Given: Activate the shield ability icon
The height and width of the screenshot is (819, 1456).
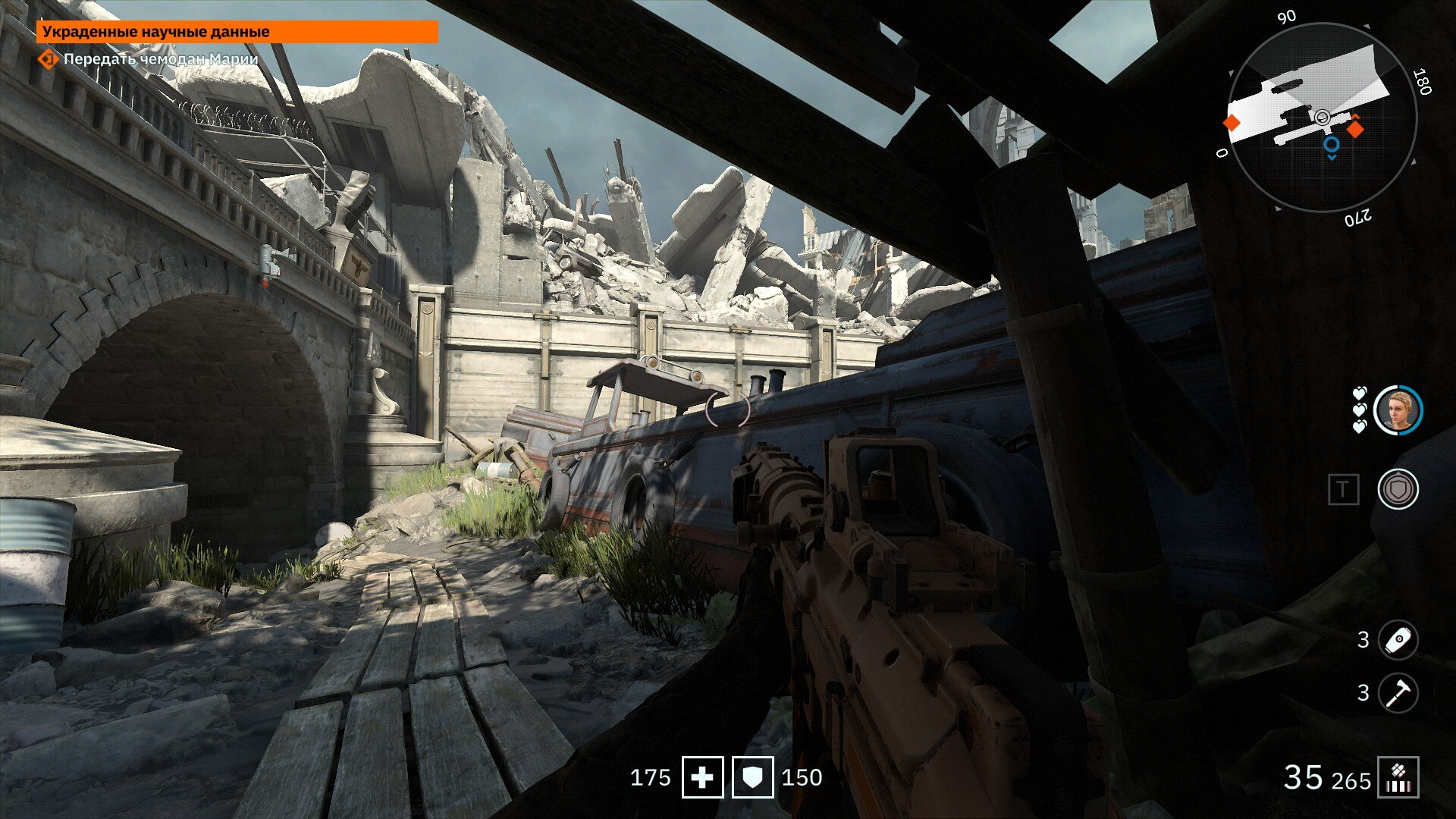Looking at the screenshot, I should click(x=1398, y=489).
